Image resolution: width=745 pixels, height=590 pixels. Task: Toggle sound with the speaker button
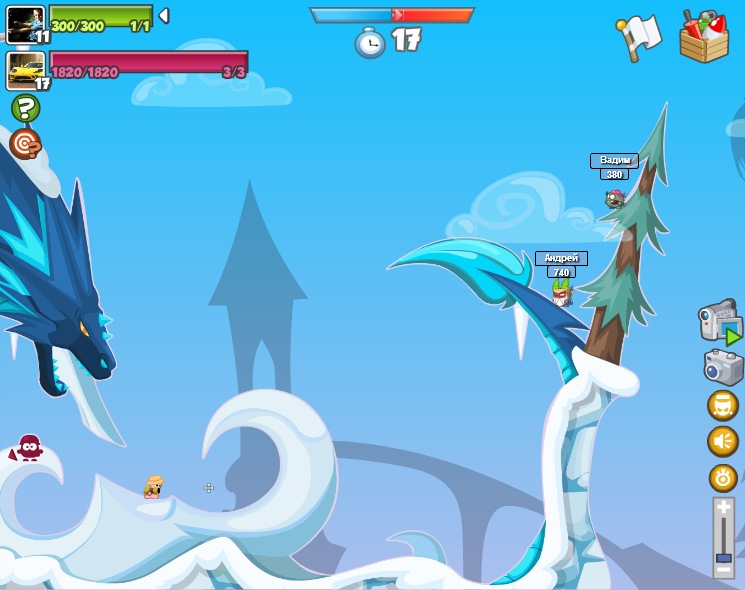pos(722,441)
